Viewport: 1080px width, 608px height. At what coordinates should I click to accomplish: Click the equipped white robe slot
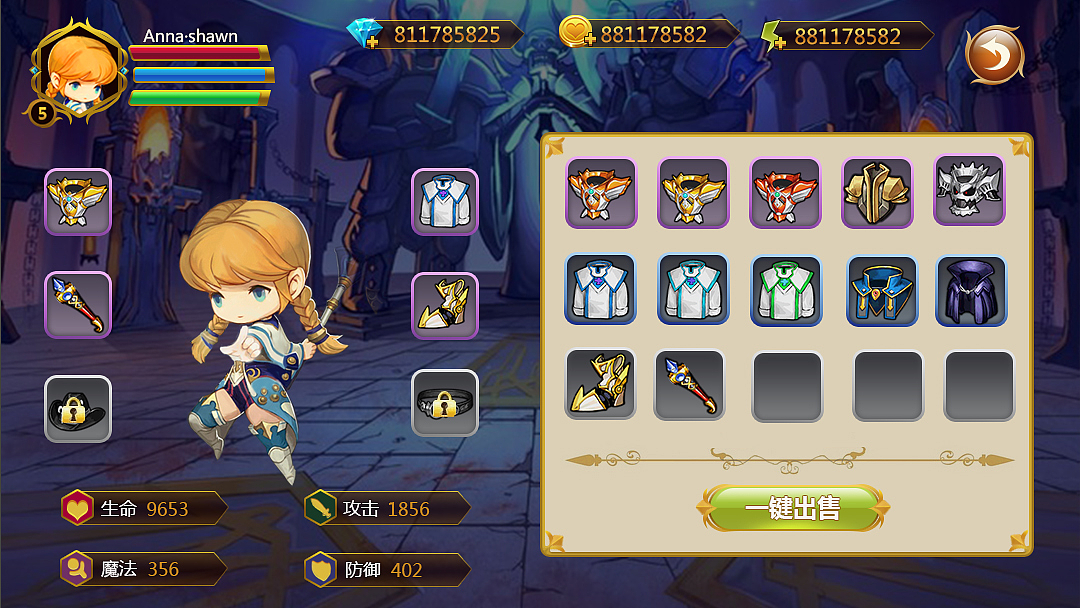tap(445, 201)
